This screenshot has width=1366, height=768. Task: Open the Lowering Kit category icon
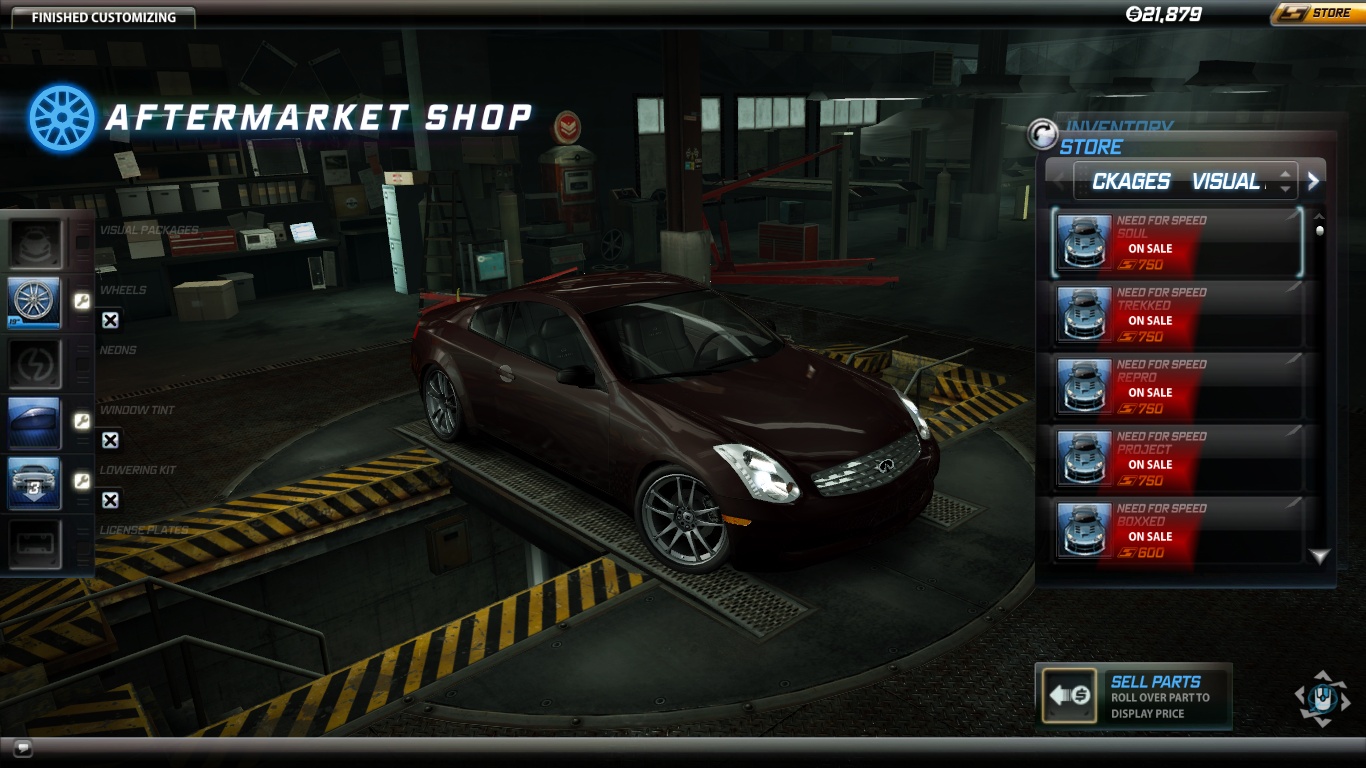36,483
